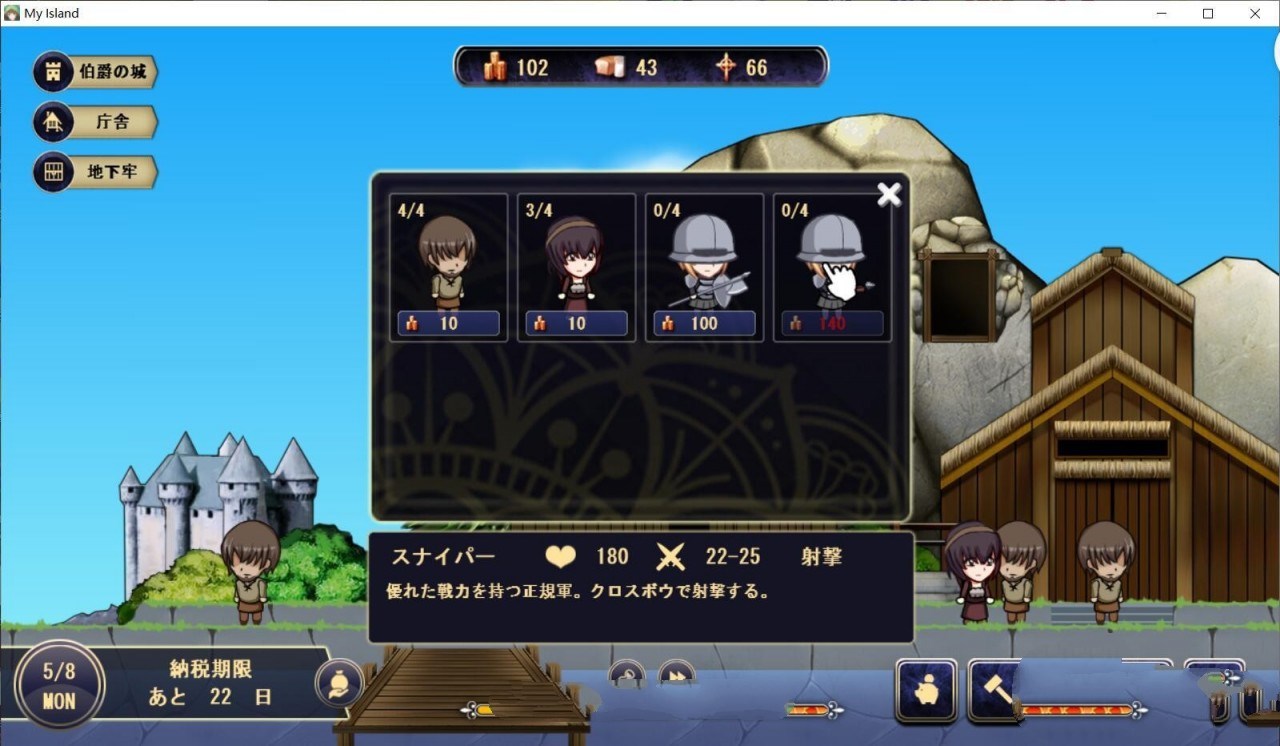The width and height of the screenshot is (1280, 746).
Task: Recruit the sniper unit costing 140
Action: coord(831,263)
